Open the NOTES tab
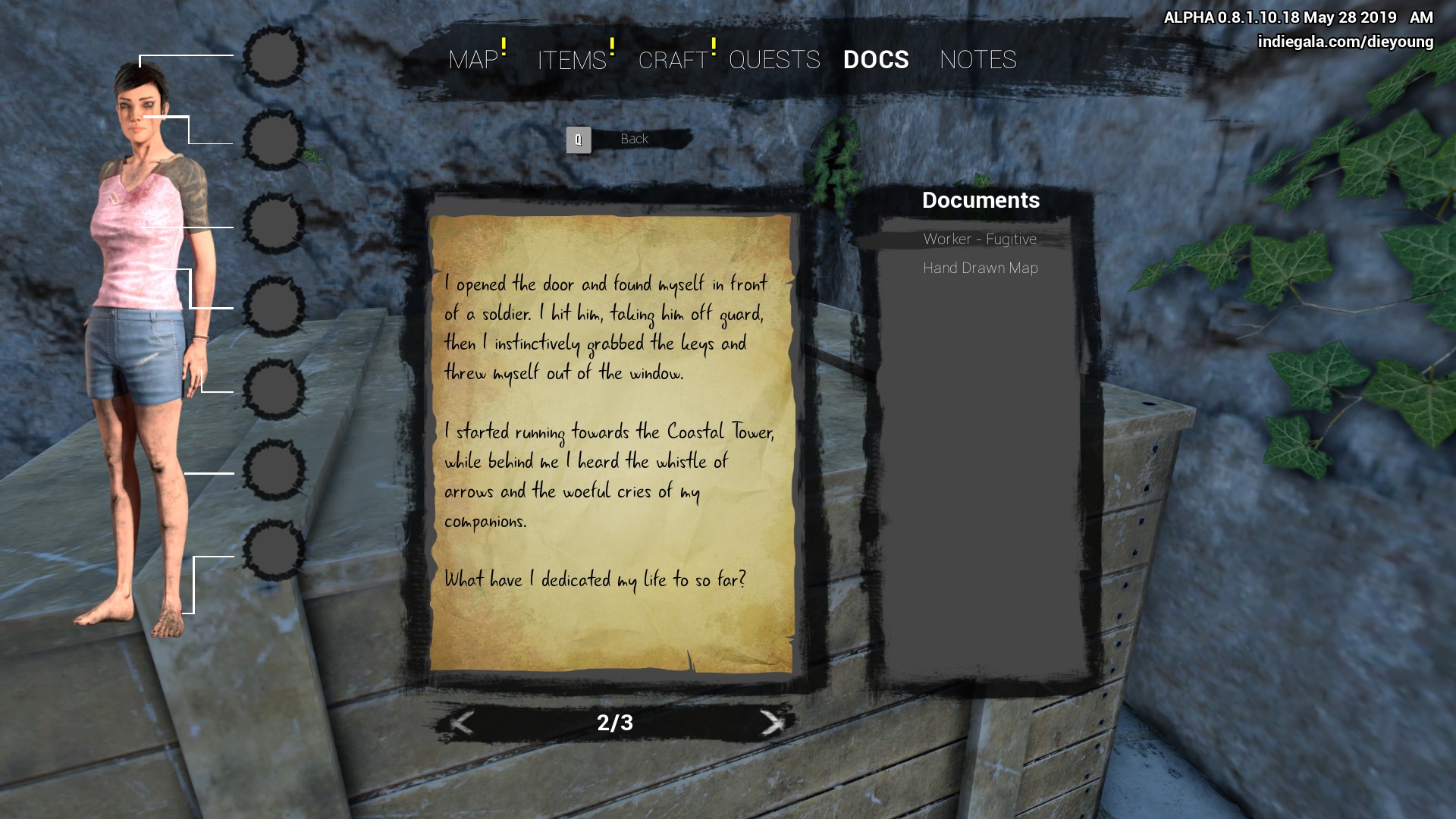Image resolution: width=1456 pixels, height=819 pixels. click(977, 60)
